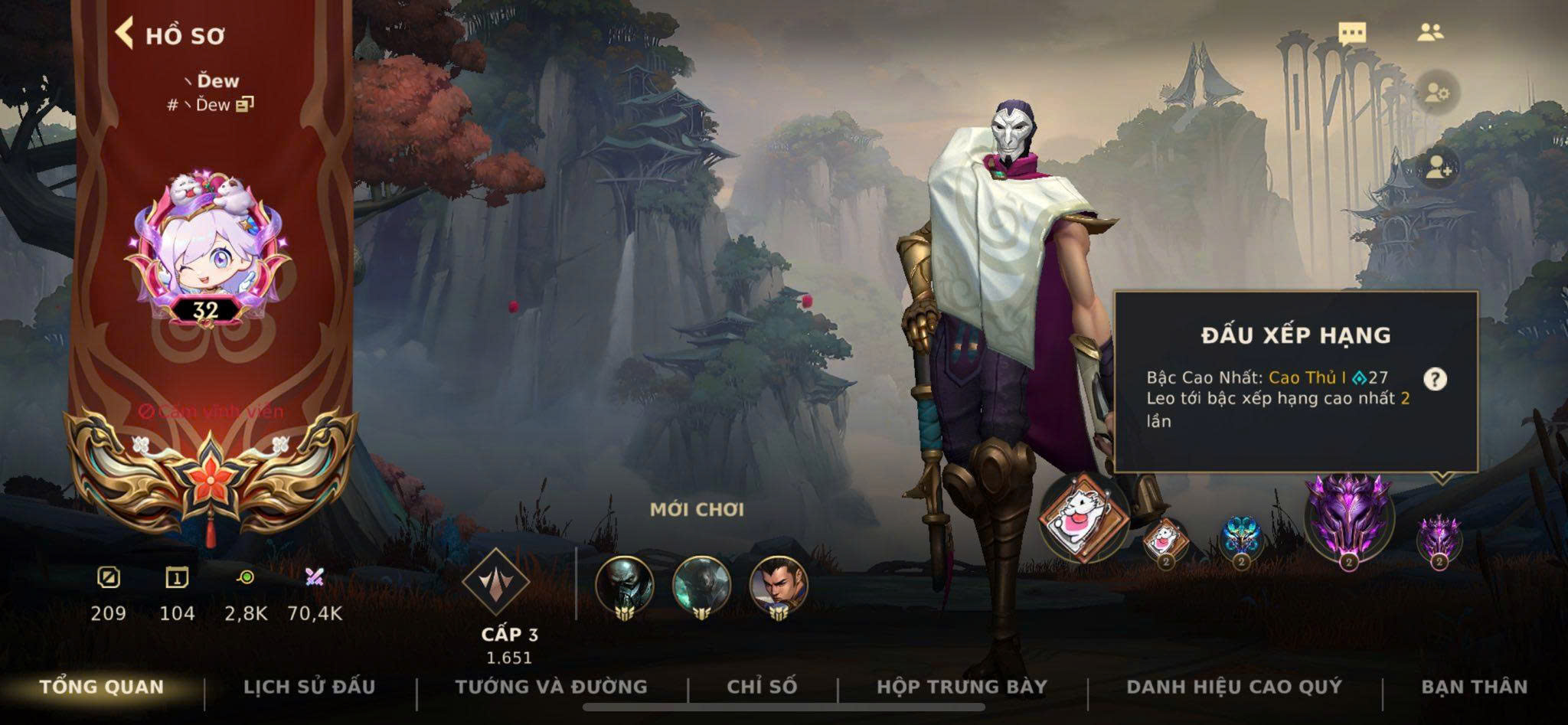Screen dimensions: 1568x725
Task: Click the blue crystal emblem badge
Action: [1241, 536]
